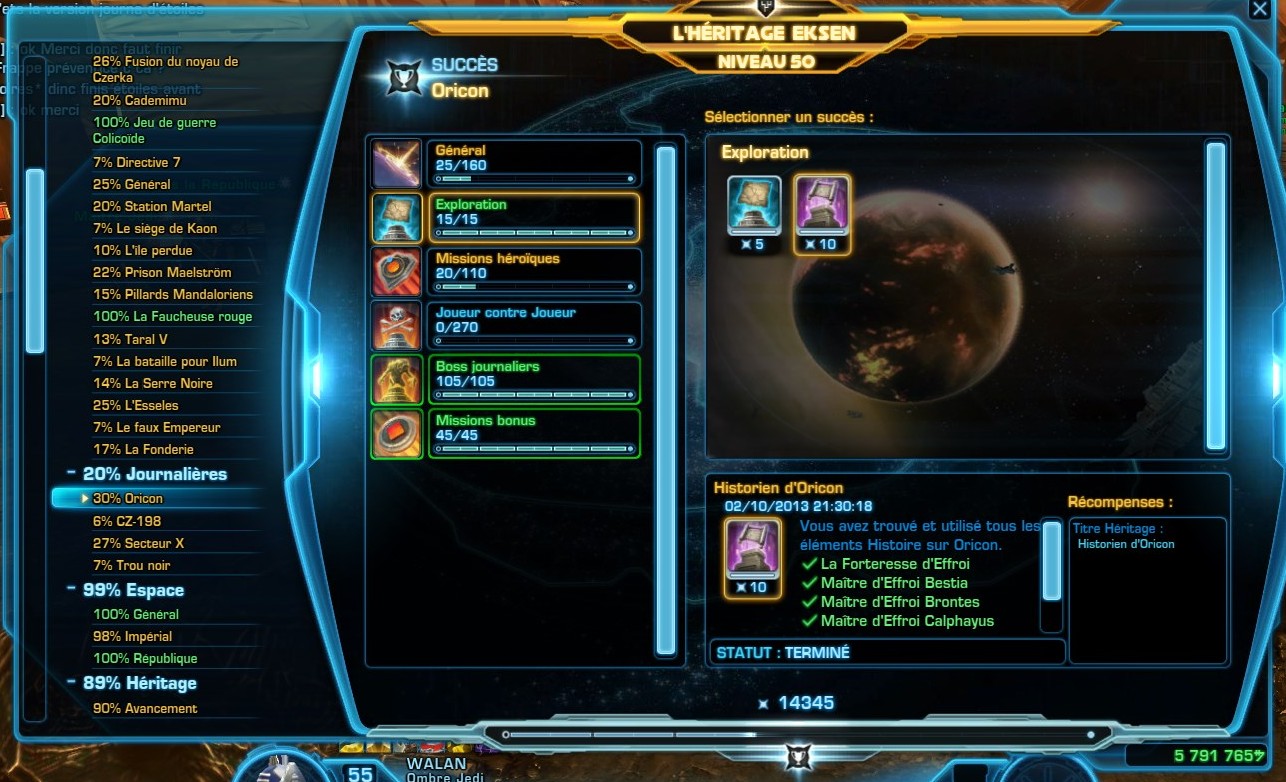Viewport: 1286px width, 782px height.
Task: Click the Historien d'Oricon reward title text
Action: (1128, 543)
